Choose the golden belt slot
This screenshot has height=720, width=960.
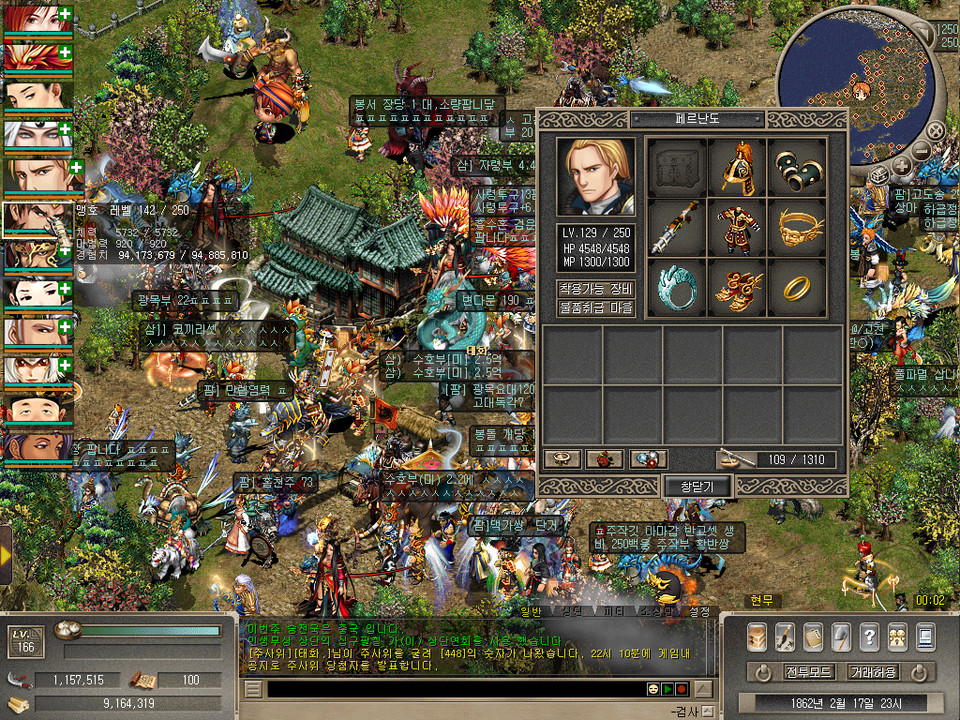click(797, 228)
